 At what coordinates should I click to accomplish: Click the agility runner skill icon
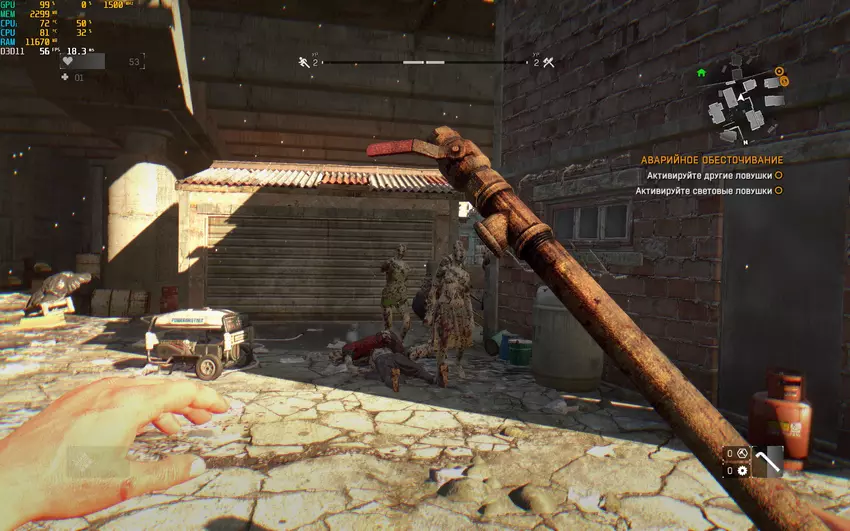pos(304,62)
